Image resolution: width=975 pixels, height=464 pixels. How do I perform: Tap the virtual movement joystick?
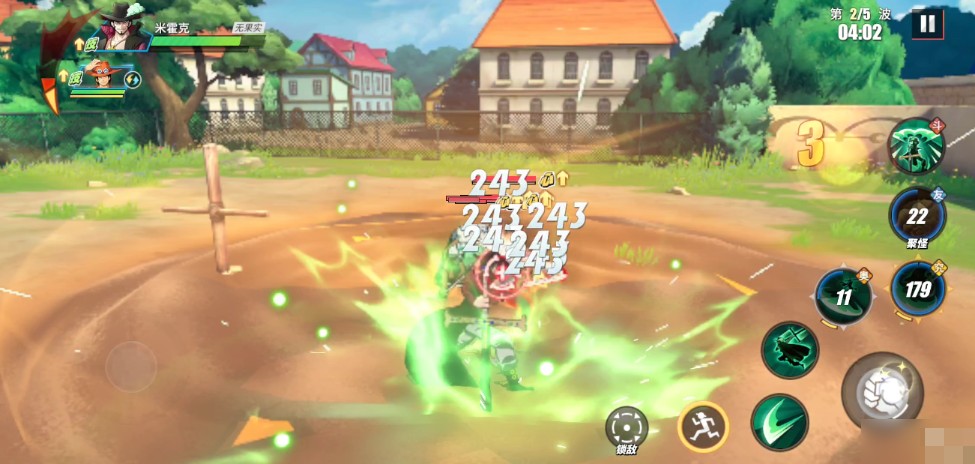(131, 367)
